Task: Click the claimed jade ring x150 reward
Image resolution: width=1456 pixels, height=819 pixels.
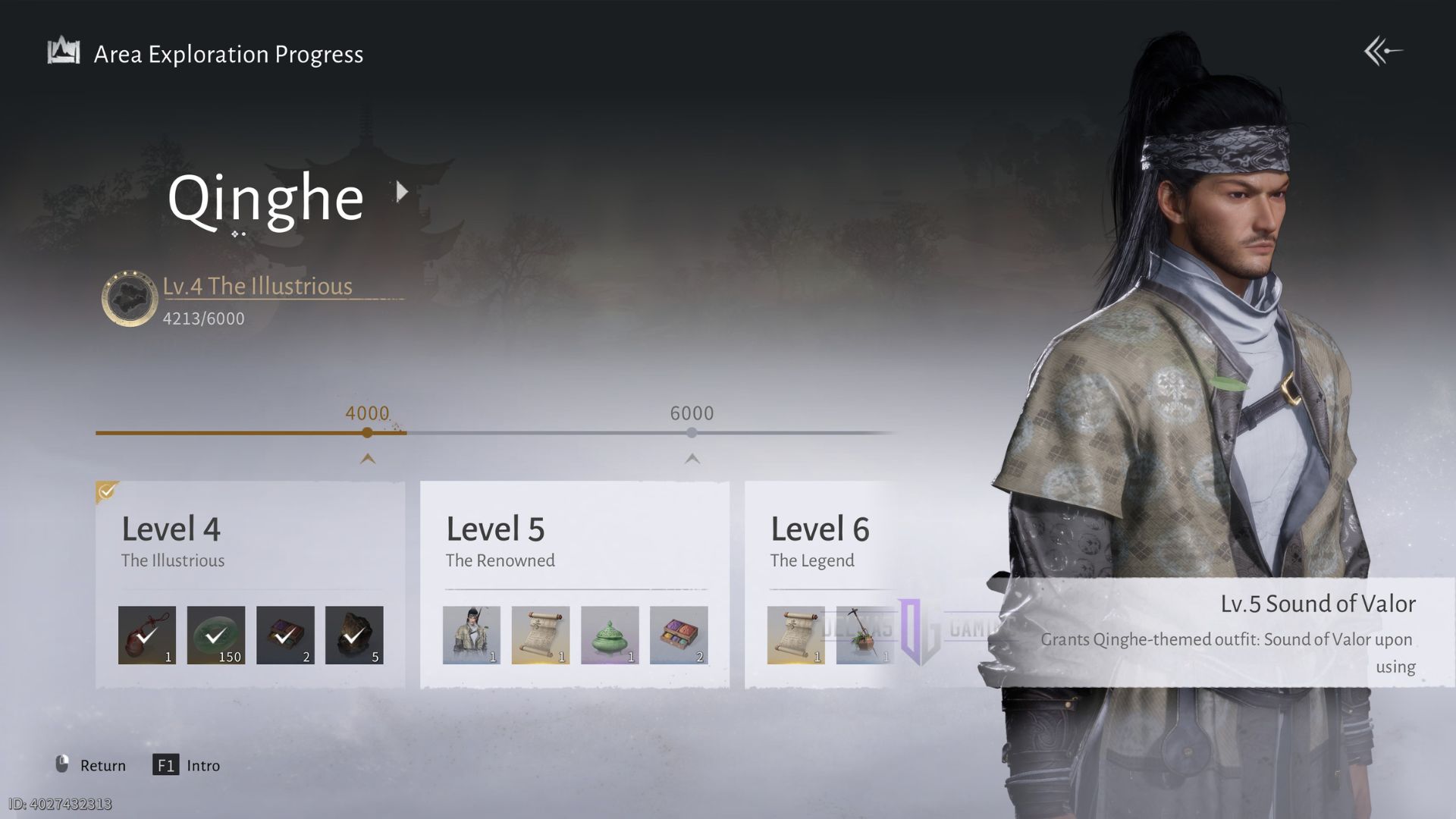Action: [216, 635]
